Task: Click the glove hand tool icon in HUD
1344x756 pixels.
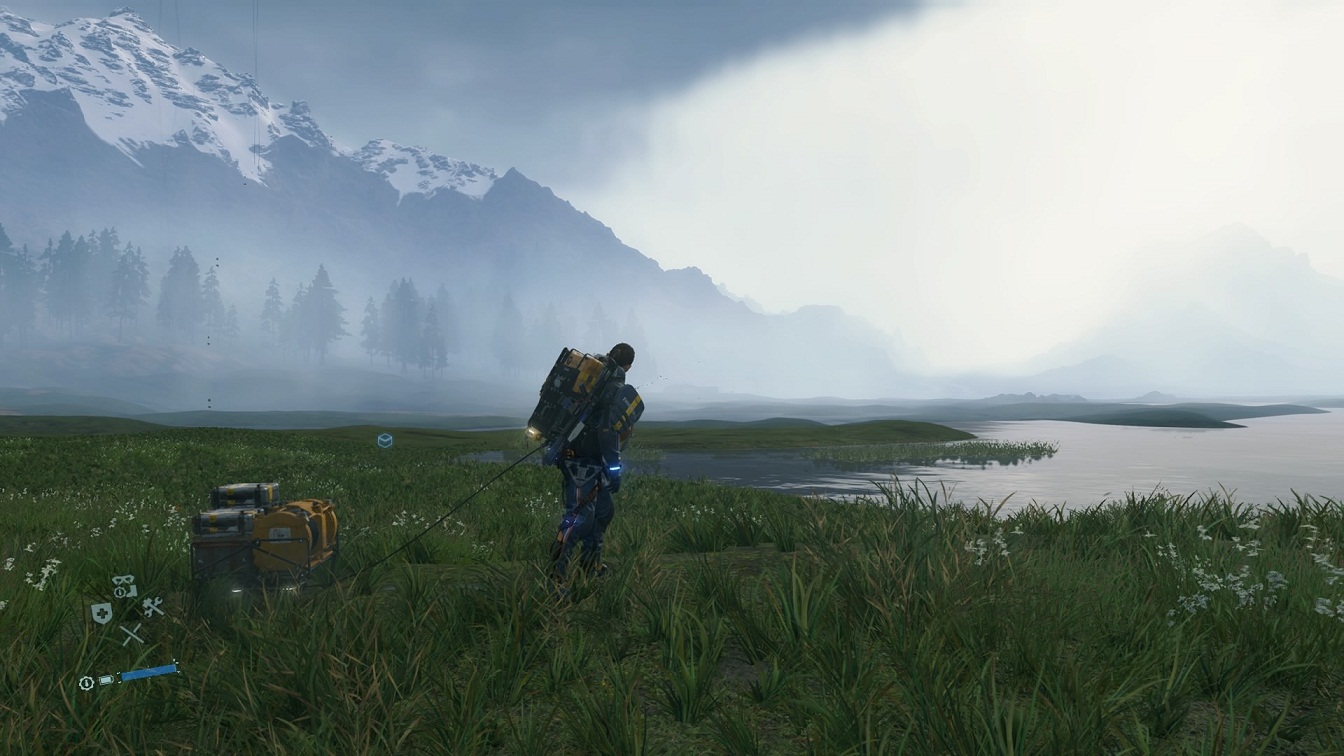Action: pos(130,590)
